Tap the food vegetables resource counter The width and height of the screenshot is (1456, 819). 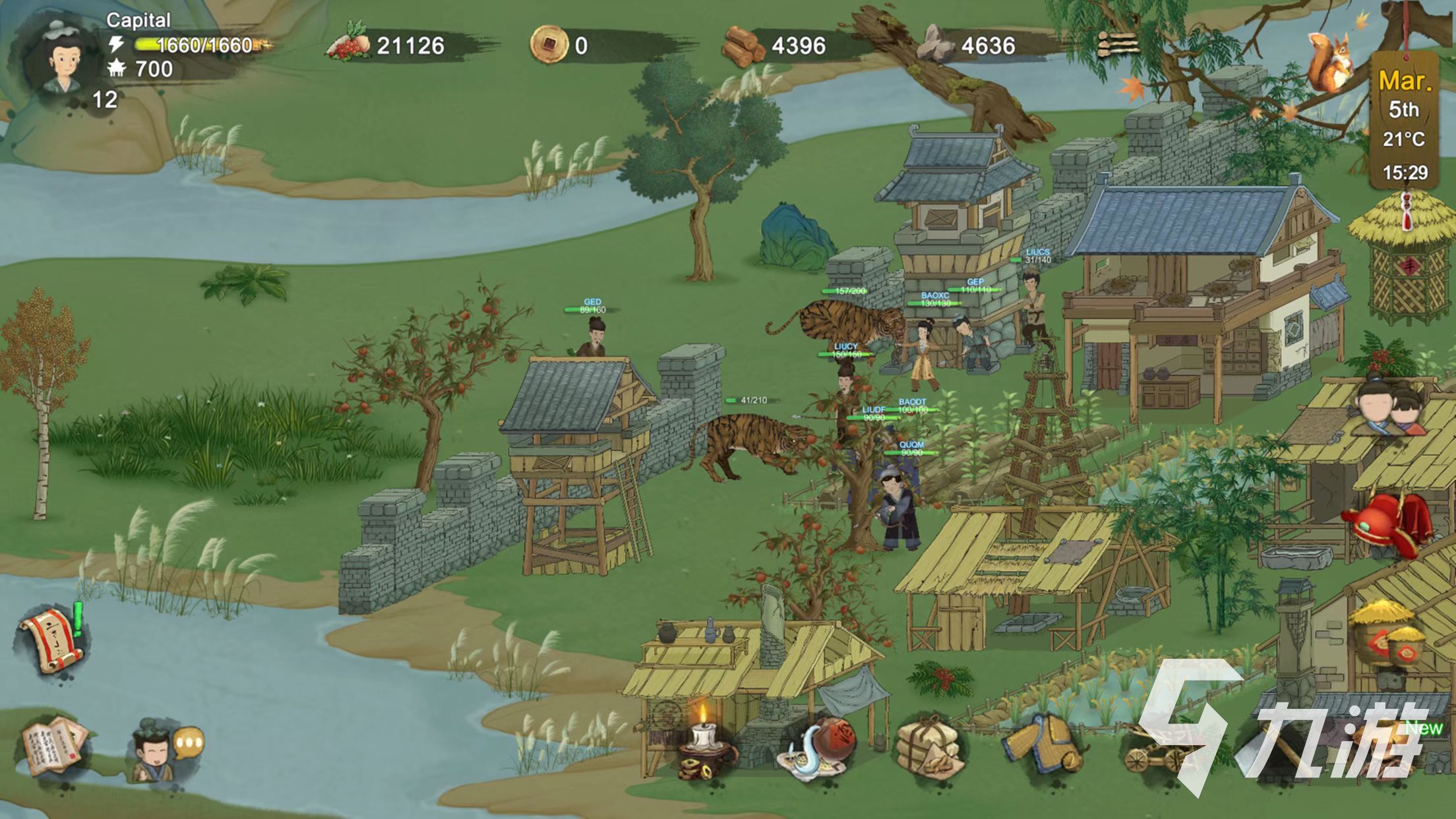coord(386,45)
